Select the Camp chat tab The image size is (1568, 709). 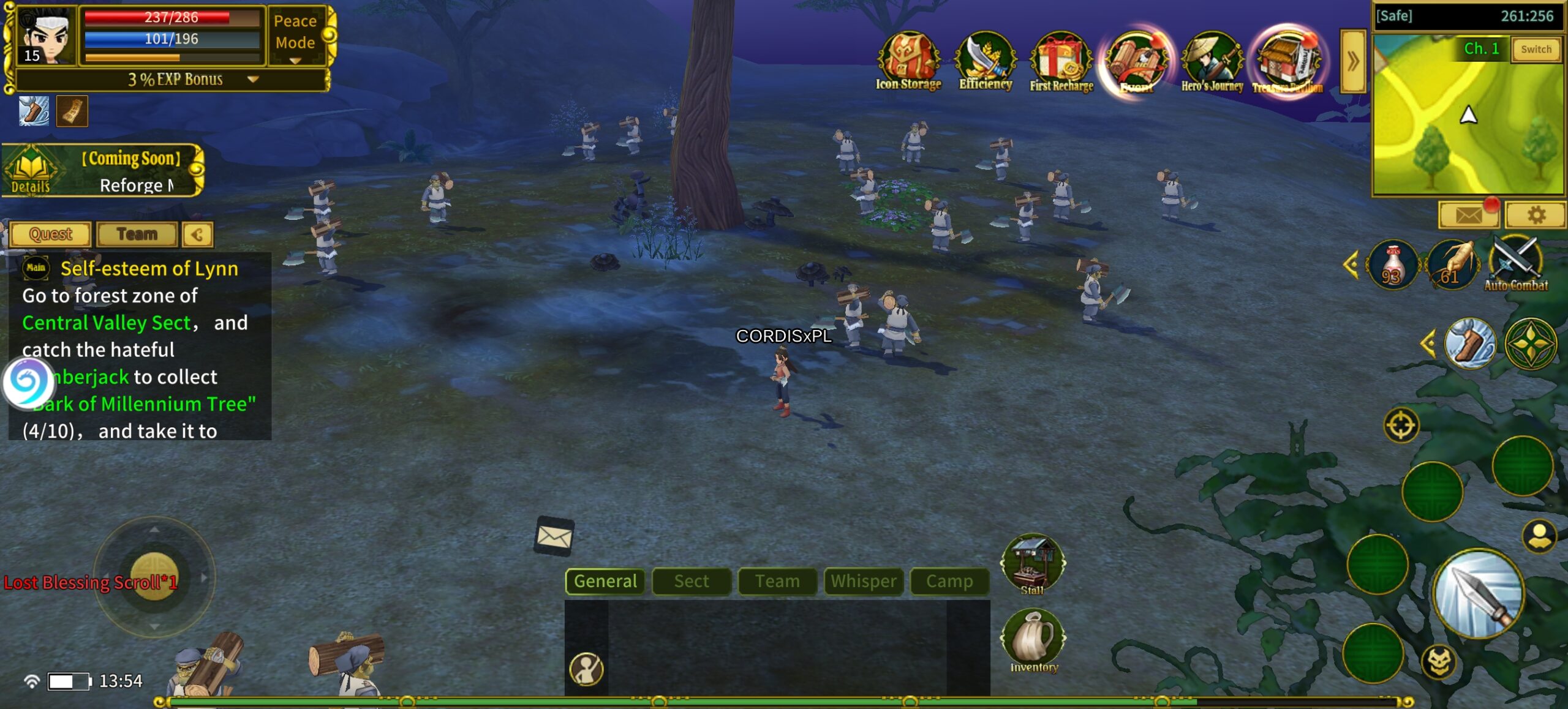(949, 581)
